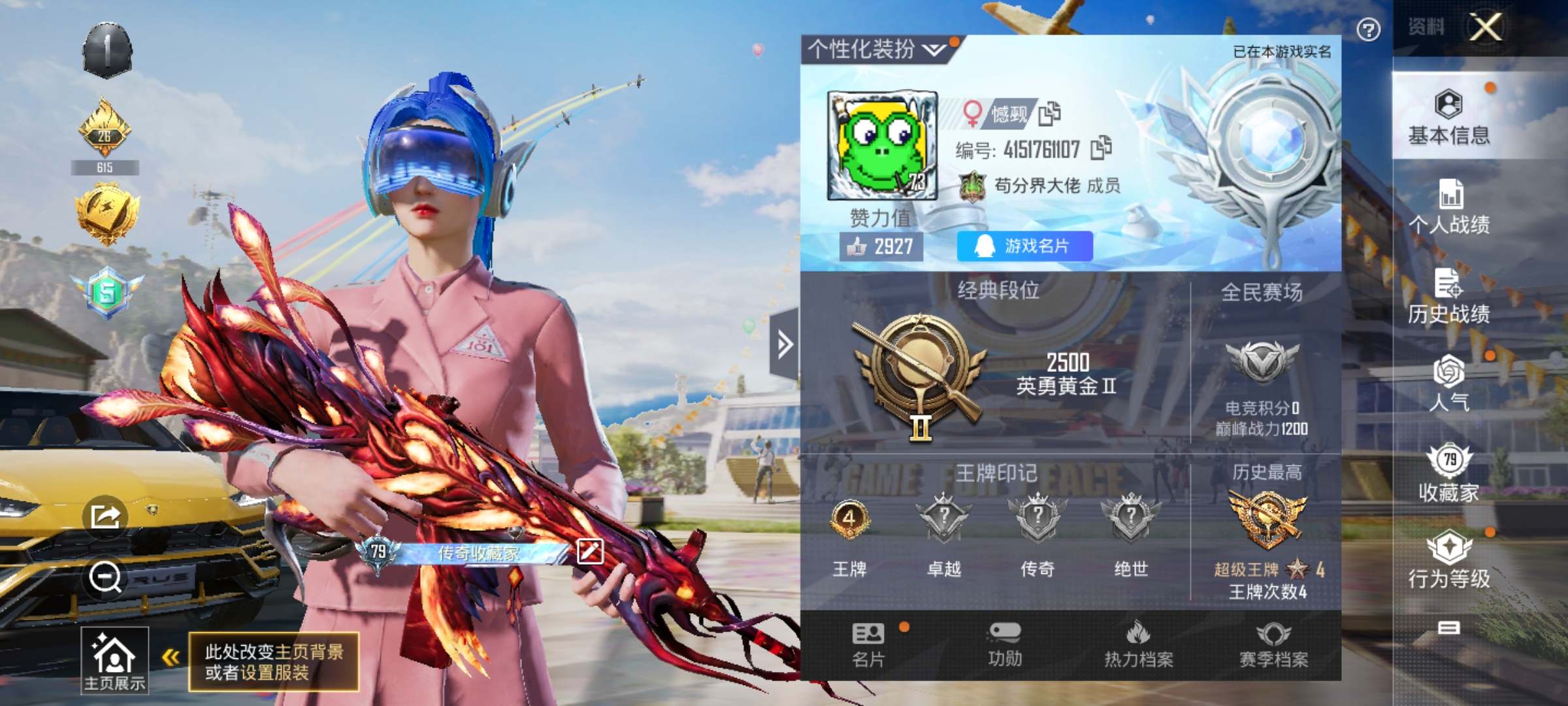Open the 赛季档案 section
Image resolution: width=1568 pixels, height=706 pixels.
pyautogui.click(x=1273, y=645)
